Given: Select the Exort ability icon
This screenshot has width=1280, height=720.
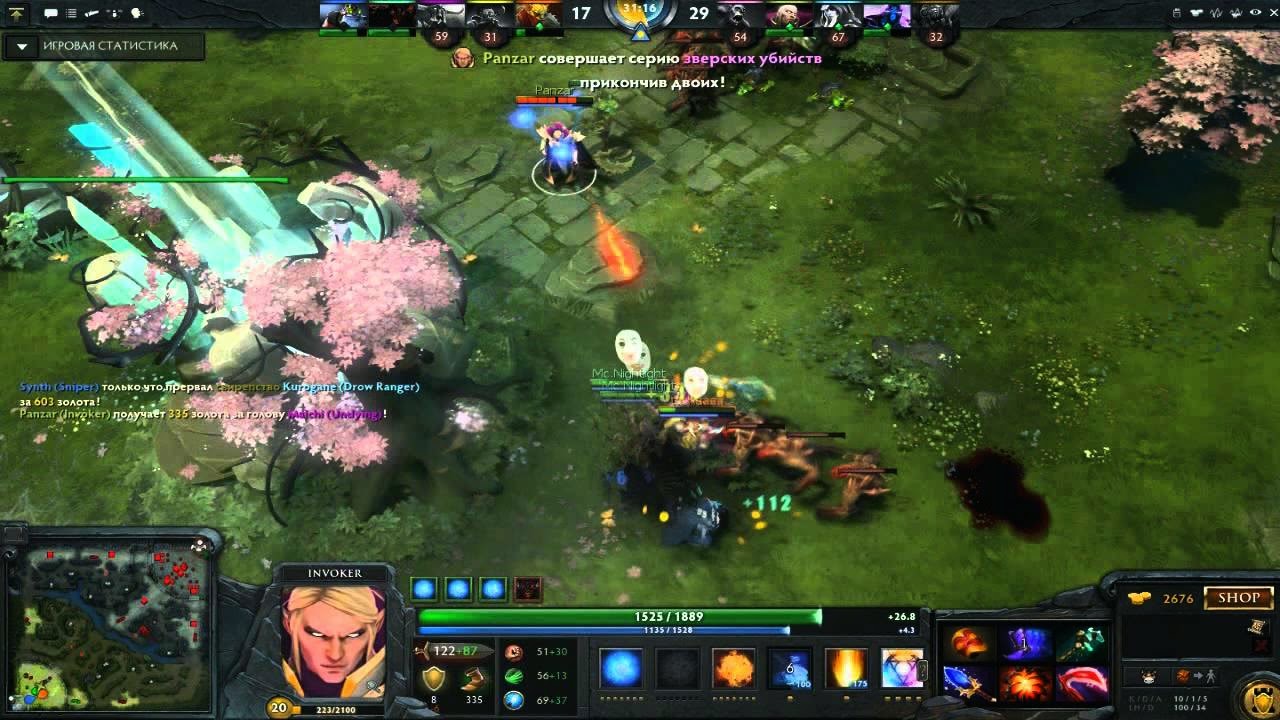Looking at the screenshot, I should pos(733,668).
